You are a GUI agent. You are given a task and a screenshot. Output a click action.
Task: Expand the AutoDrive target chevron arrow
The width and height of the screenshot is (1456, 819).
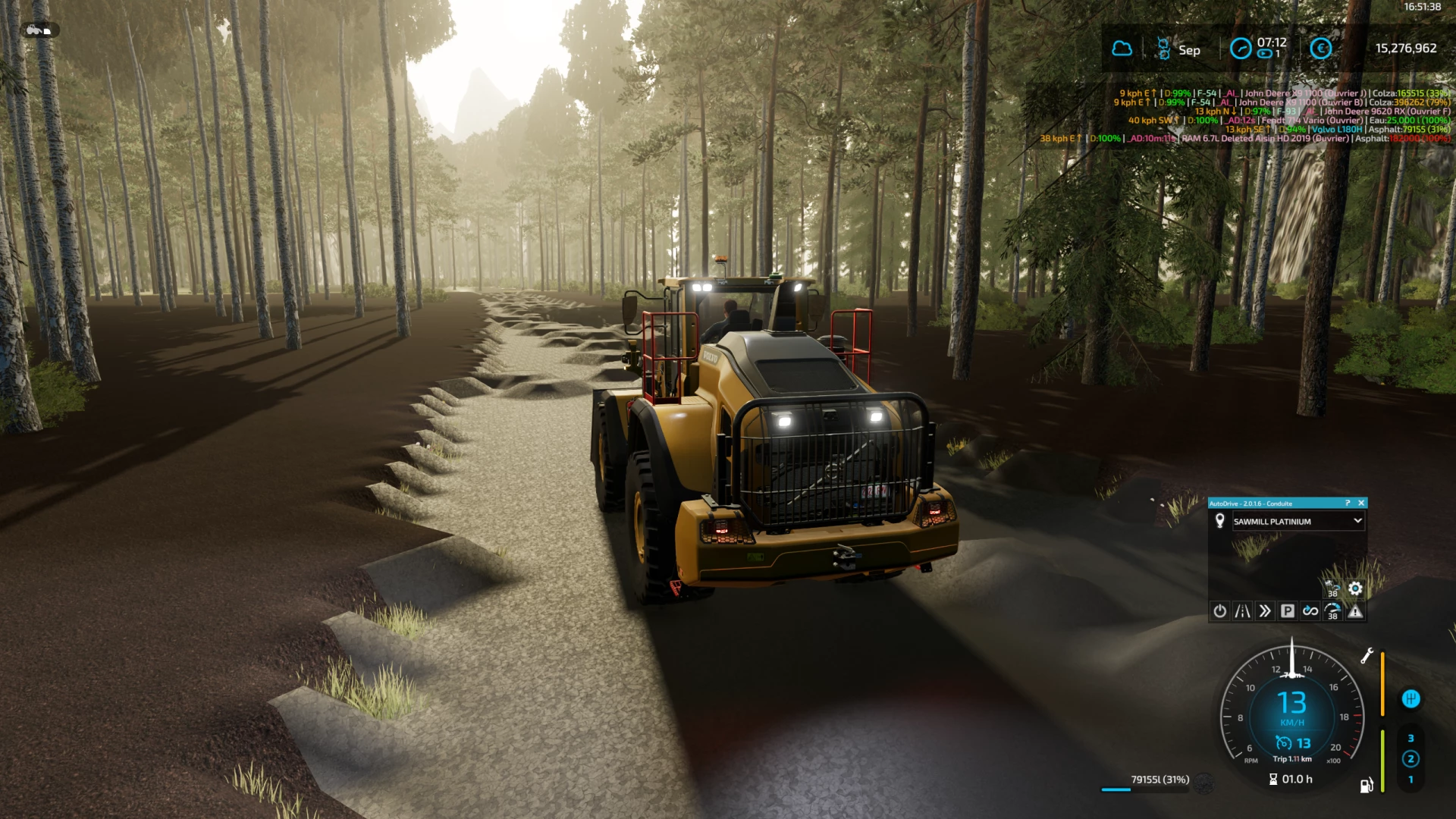click(x=1357, y=521)
